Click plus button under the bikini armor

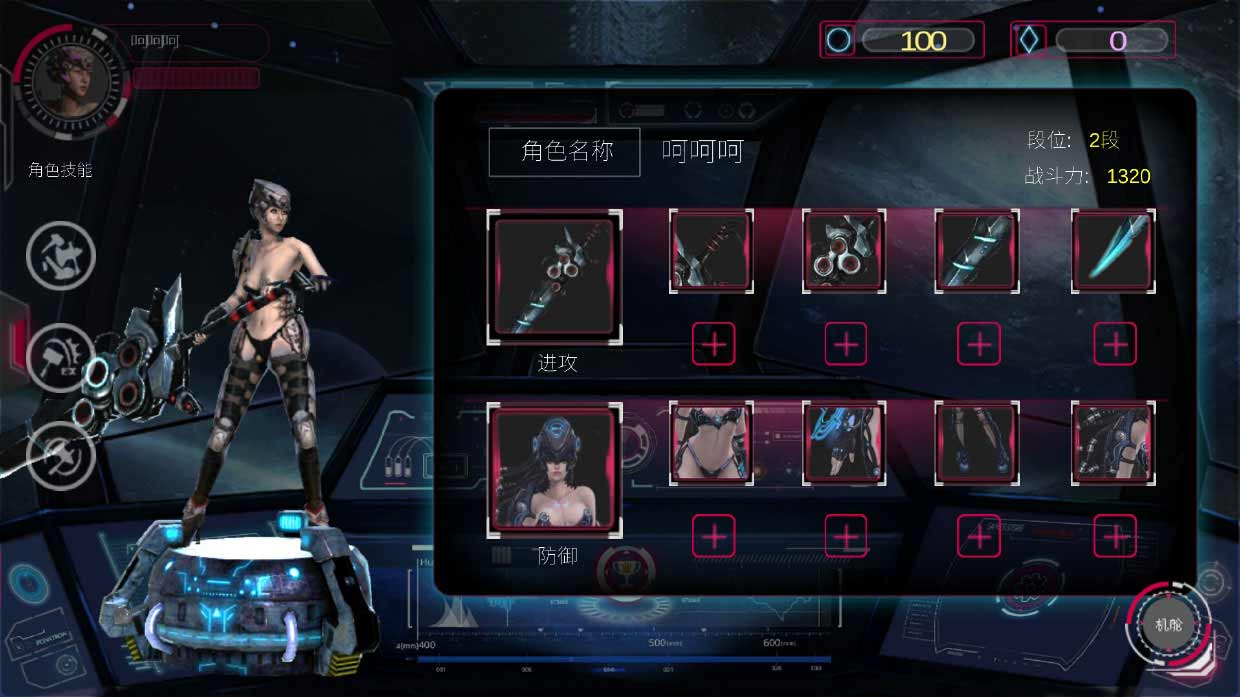(x=714, y=536)
